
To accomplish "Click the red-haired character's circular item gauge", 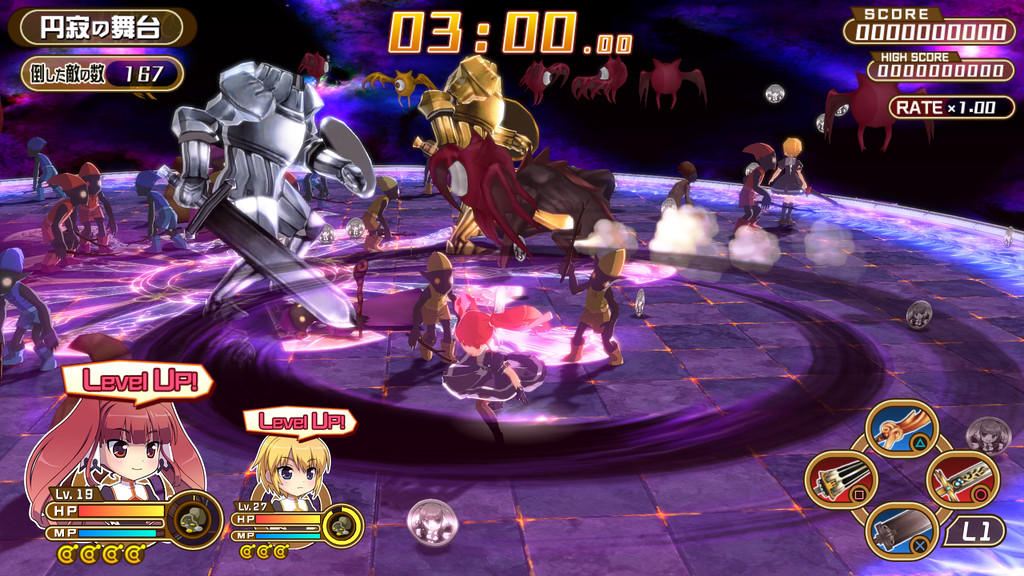I will (193, 519).
